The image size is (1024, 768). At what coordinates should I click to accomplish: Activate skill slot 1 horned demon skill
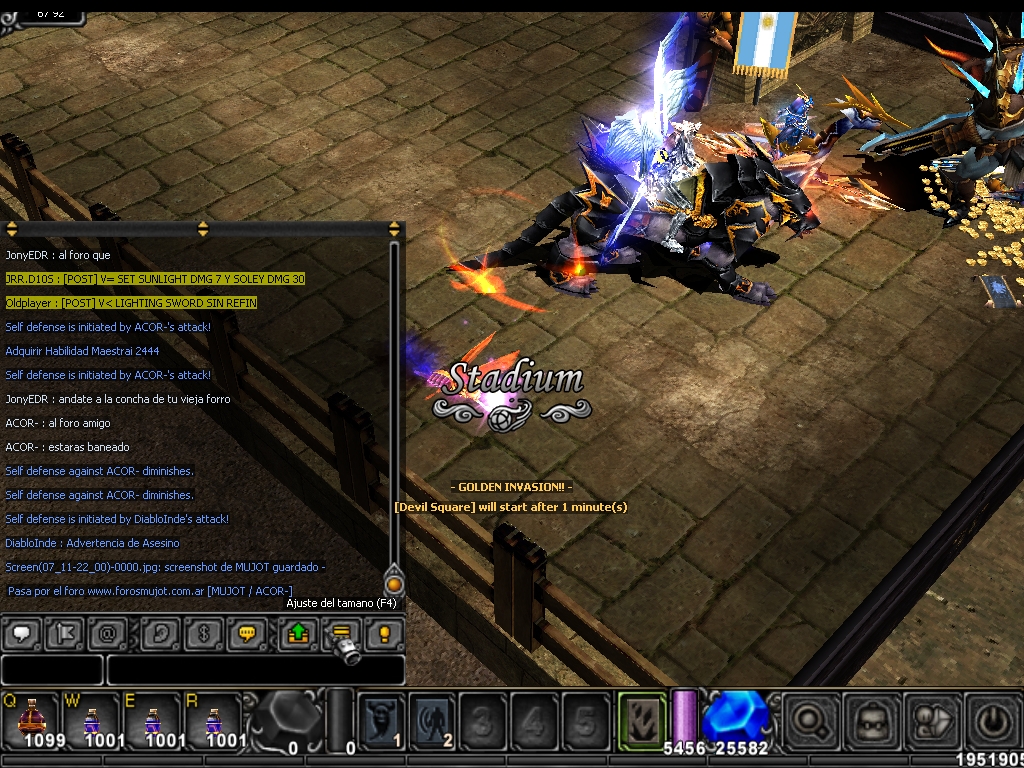tap(382, 719)
